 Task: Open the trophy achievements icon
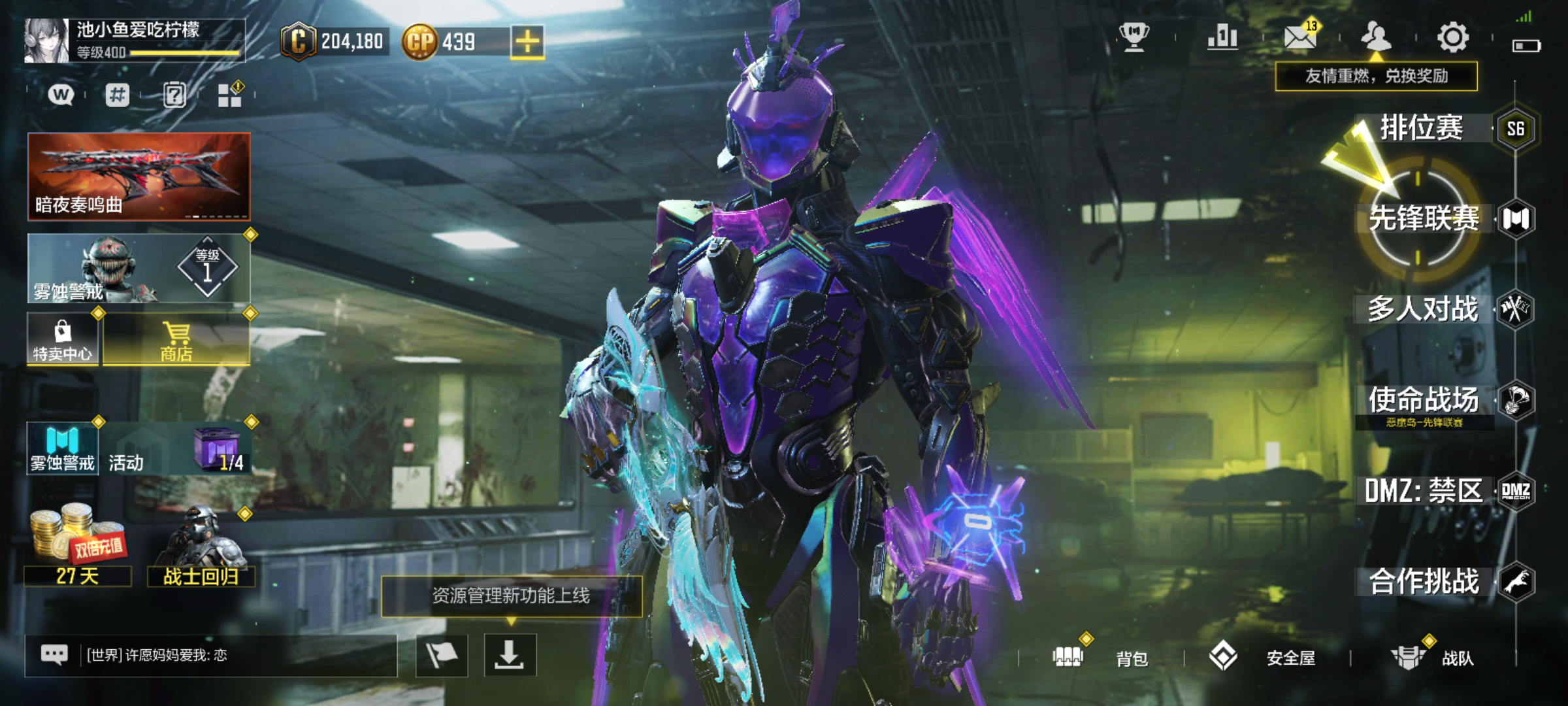point(1134,37)
